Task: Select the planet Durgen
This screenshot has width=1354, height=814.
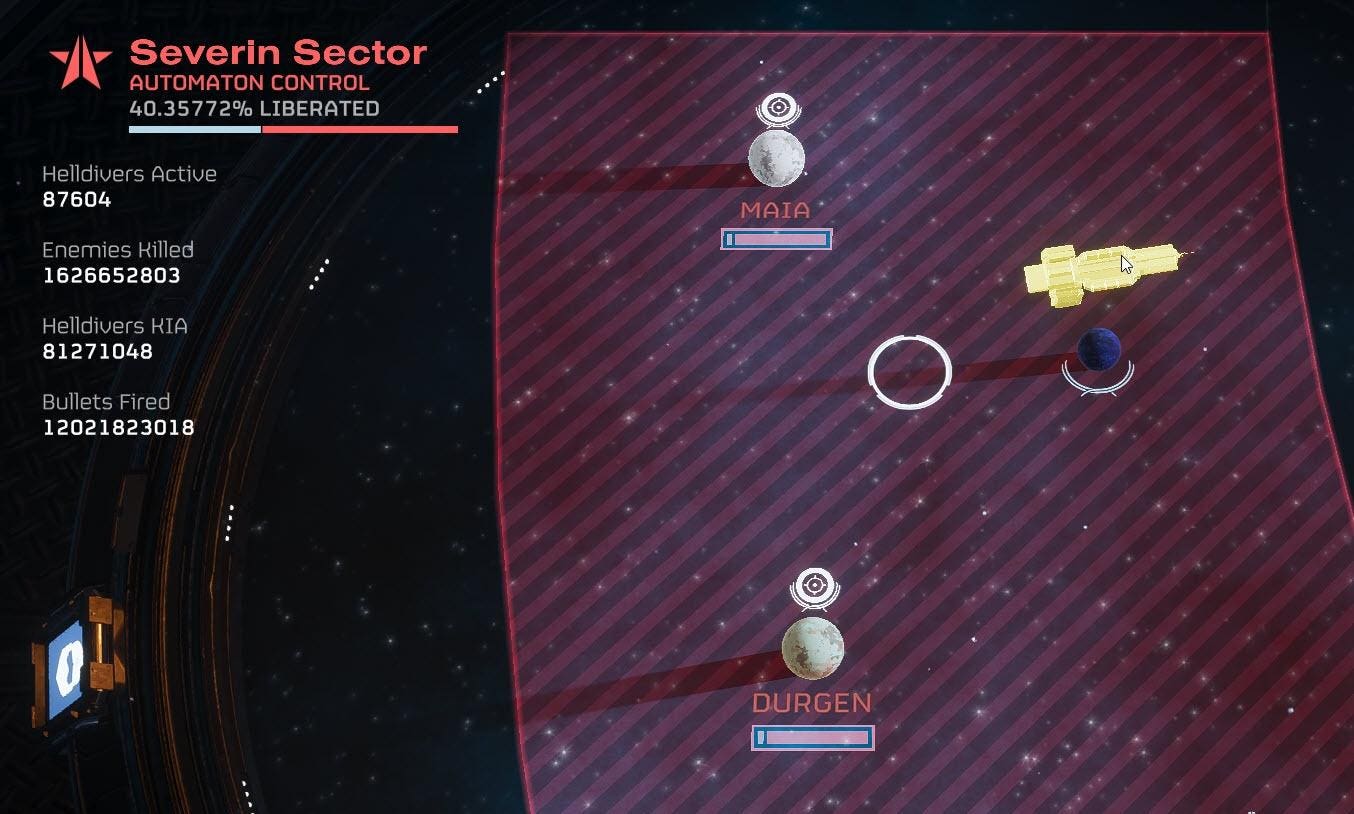Action: 813,648
